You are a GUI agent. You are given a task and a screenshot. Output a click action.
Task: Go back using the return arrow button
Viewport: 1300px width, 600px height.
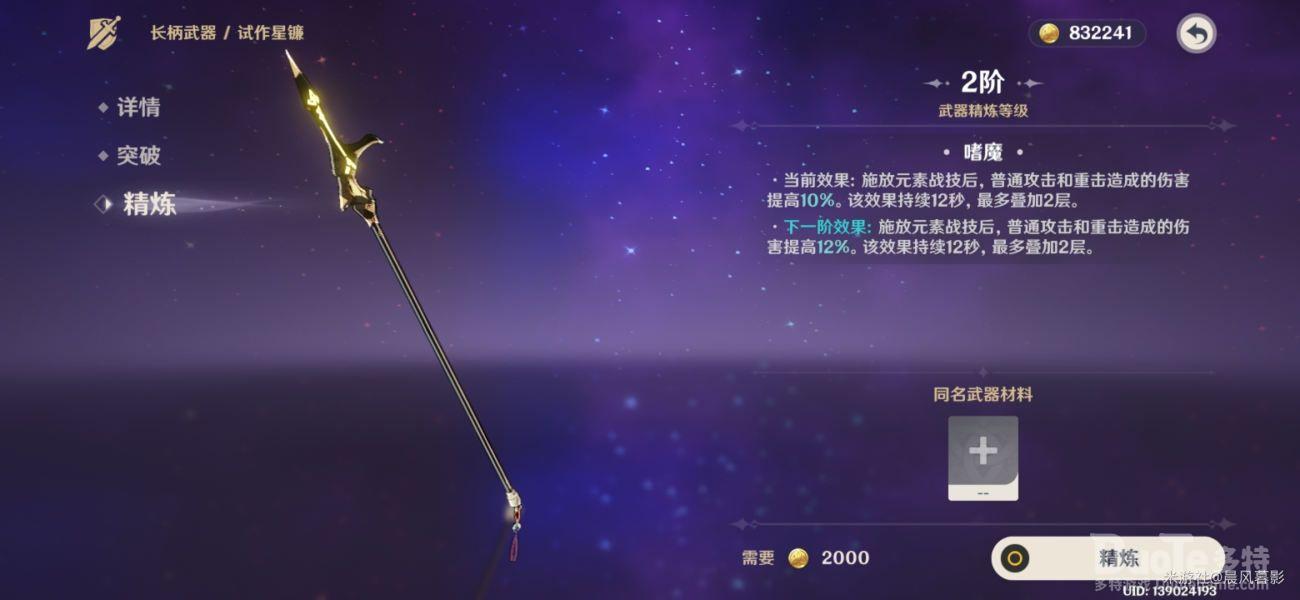point(1196,34)
